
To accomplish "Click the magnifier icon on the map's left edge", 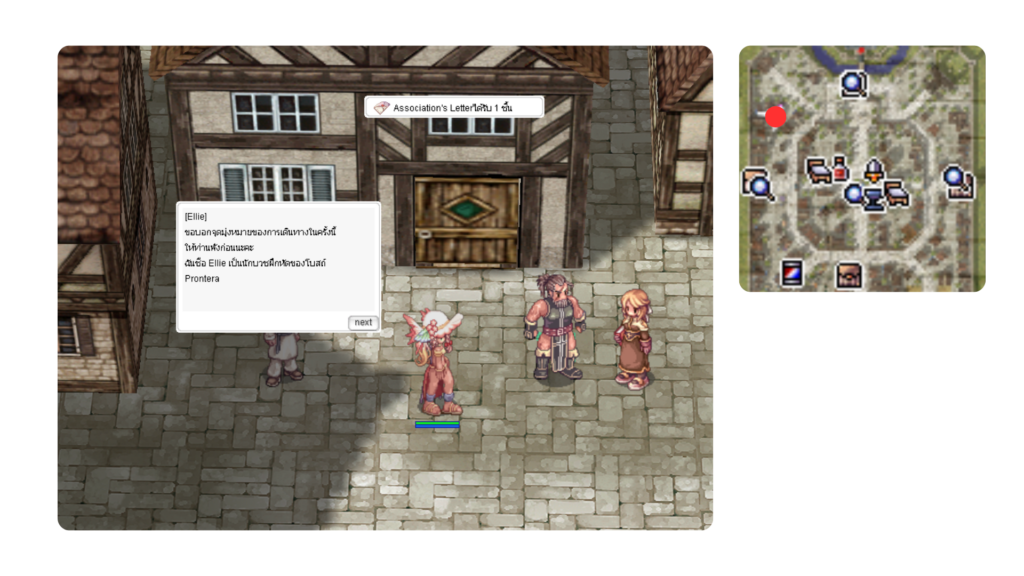I will 757,183.
